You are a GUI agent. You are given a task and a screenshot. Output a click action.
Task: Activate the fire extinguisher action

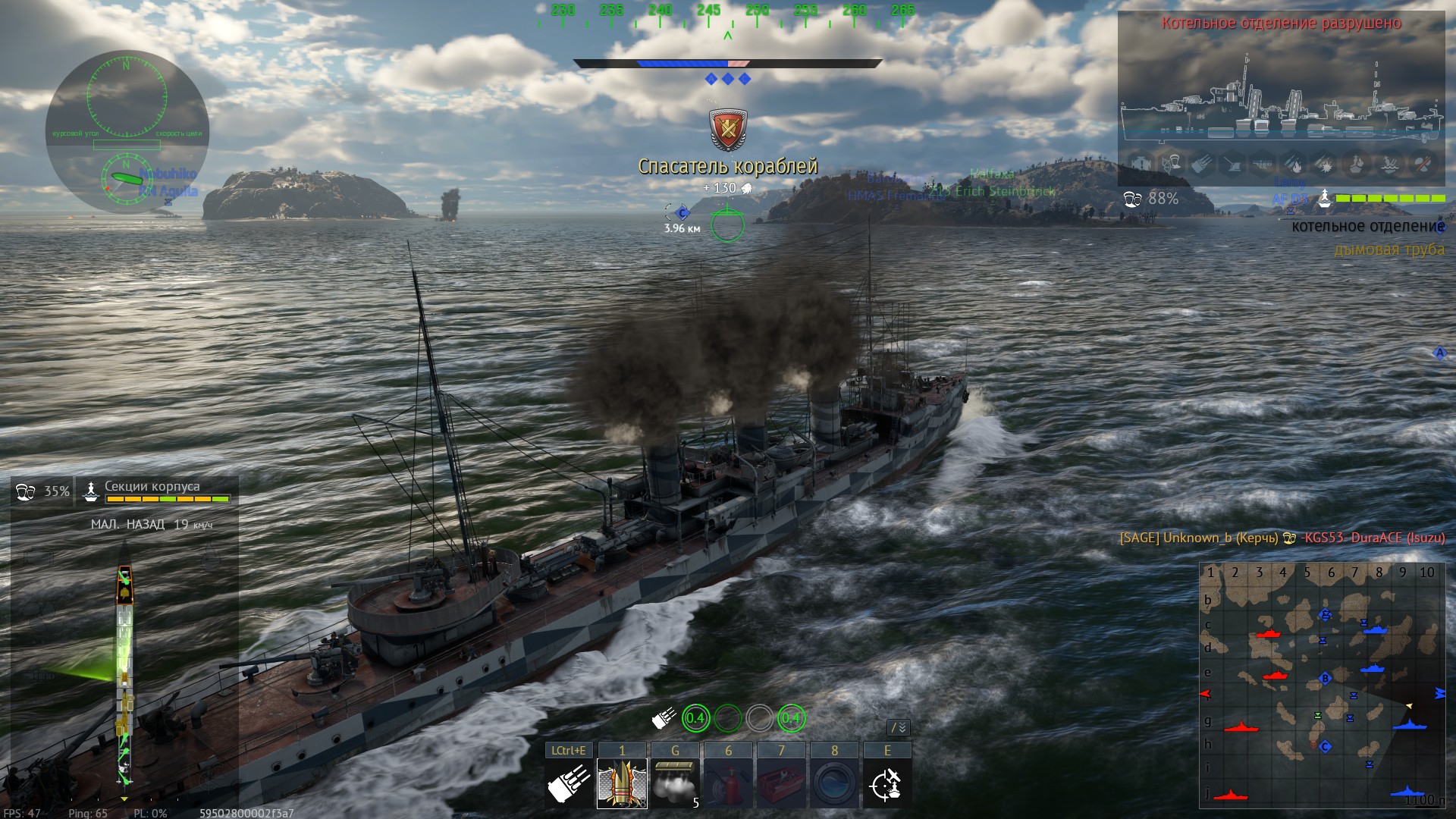(728, 784)
